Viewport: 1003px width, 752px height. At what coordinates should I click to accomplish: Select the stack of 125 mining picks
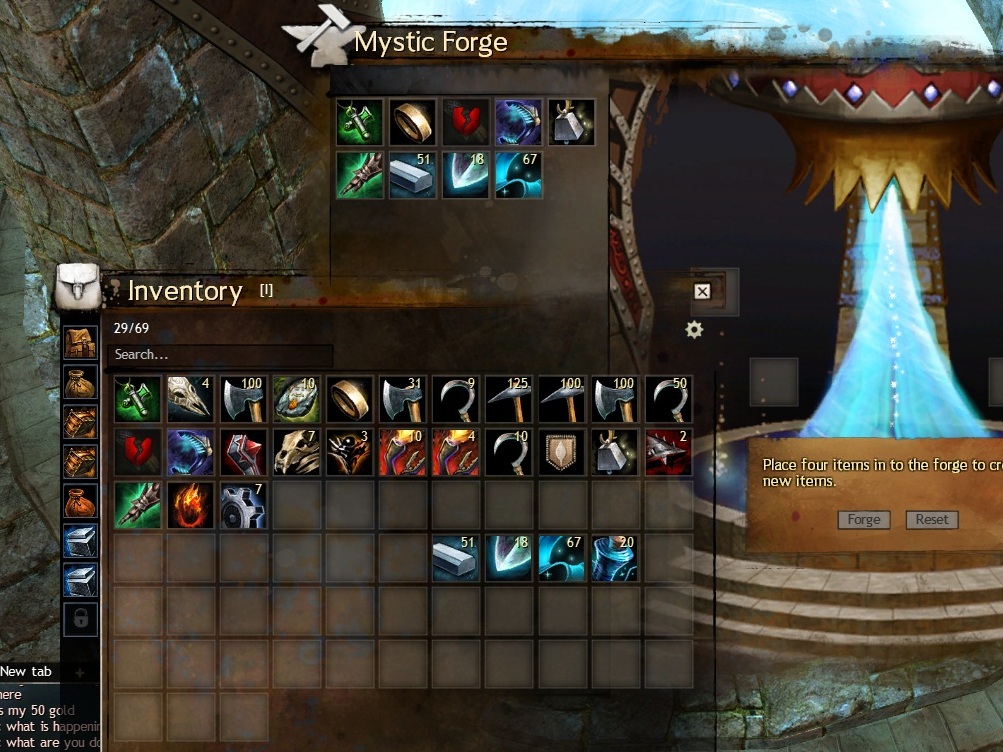508,398
